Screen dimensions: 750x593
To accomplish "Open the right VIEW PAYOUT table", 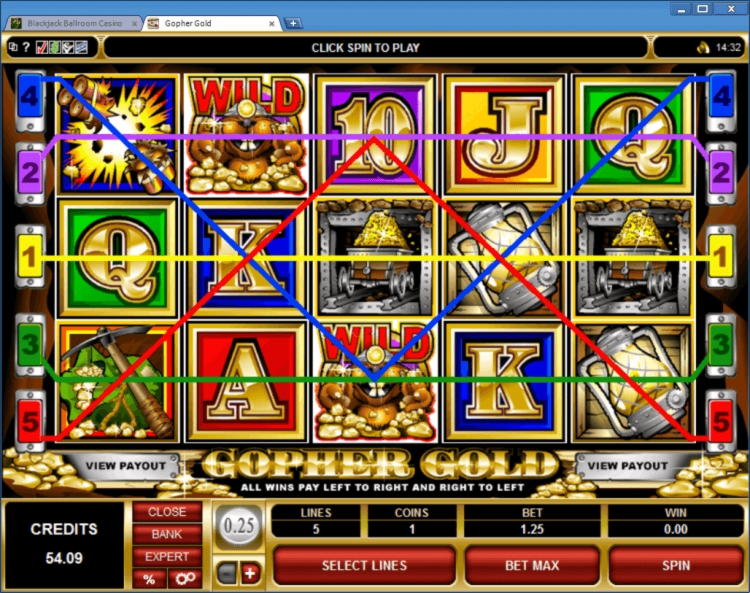I will [628, 466].
